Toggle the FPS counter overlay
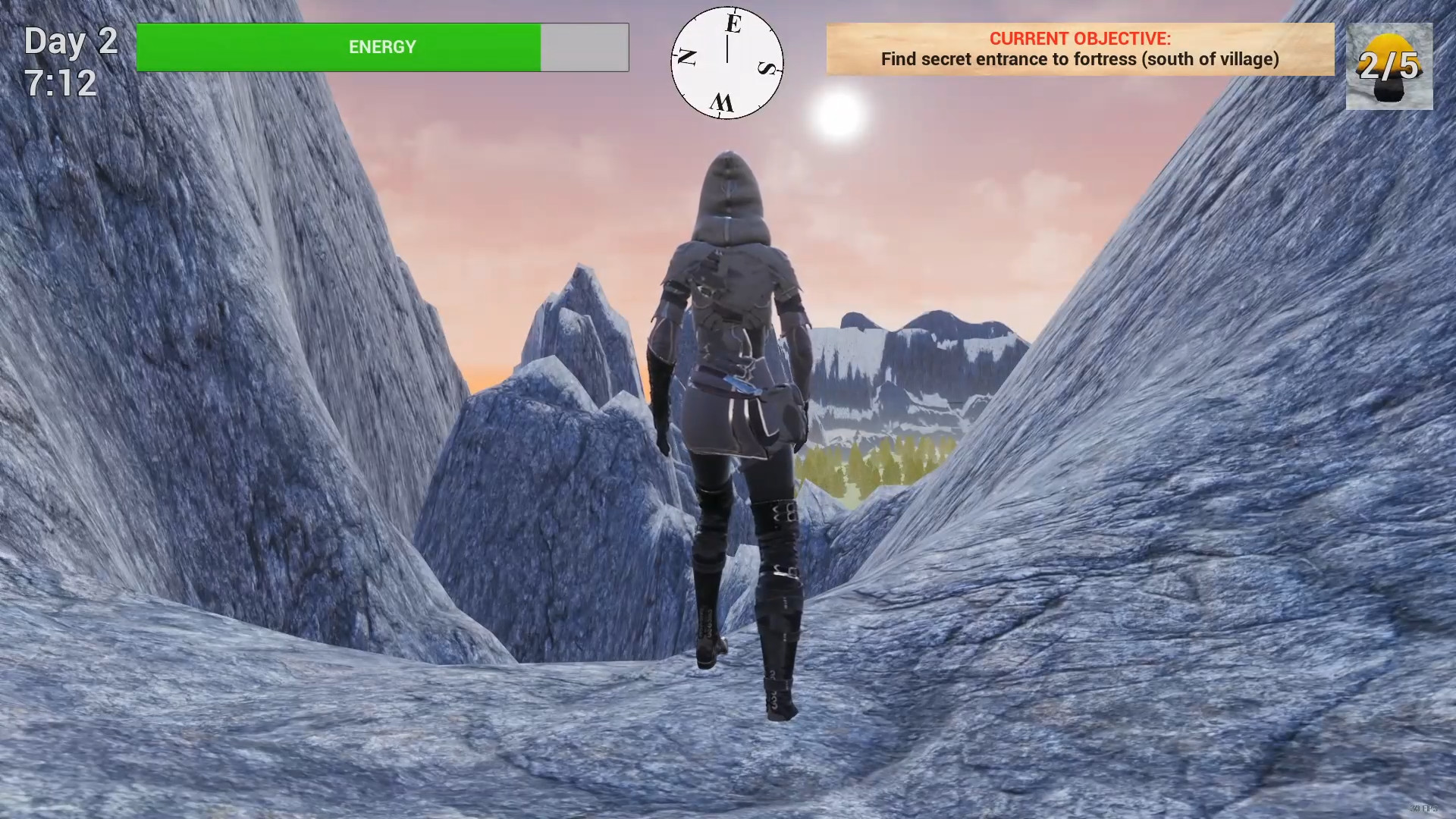The image size is (1456, 819). pyautogui.click(x=1423, y=808)
